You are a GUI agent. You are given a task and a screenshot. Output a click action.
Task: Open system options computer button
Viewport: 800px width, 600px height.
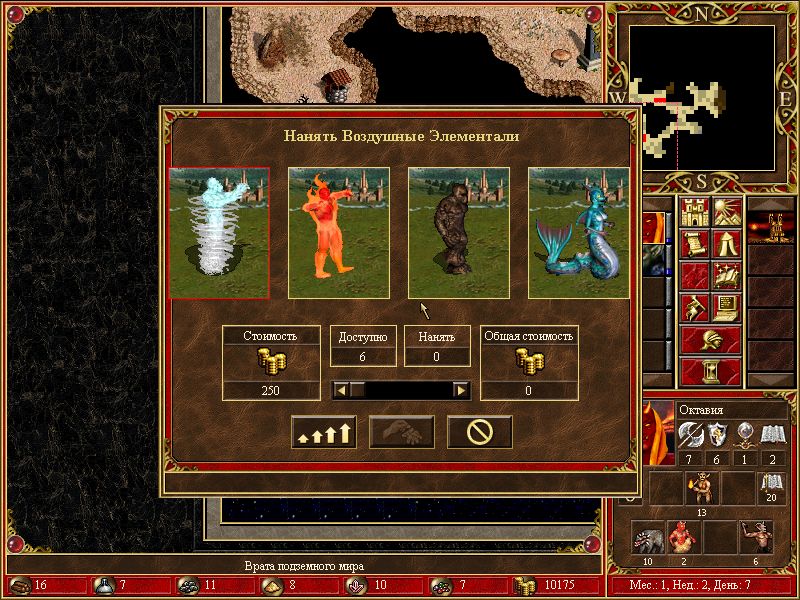click(727, 308)
